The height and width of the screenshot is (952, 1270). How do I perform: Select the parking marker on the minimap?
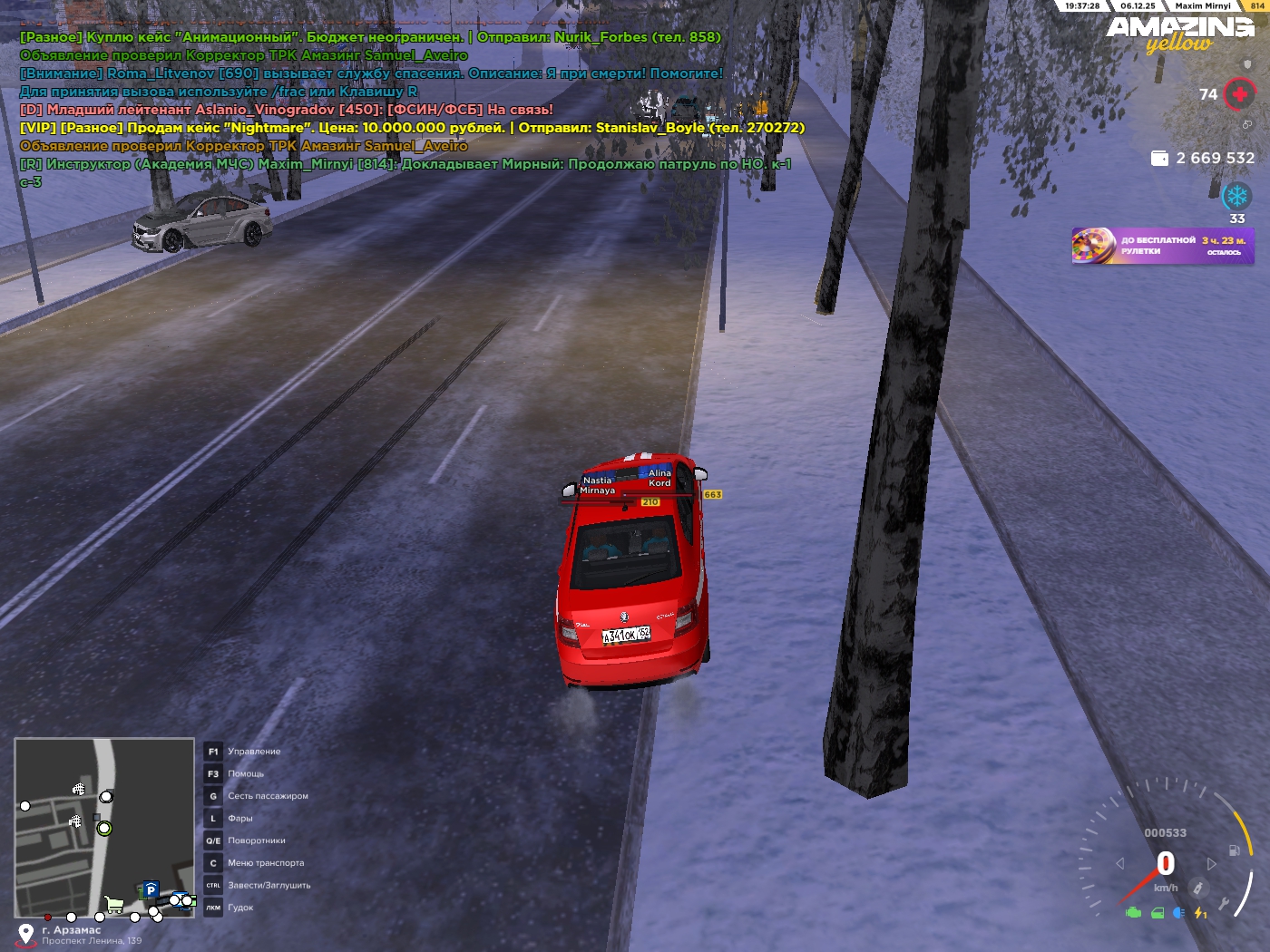pyautogui.click(x=151, y=890)
